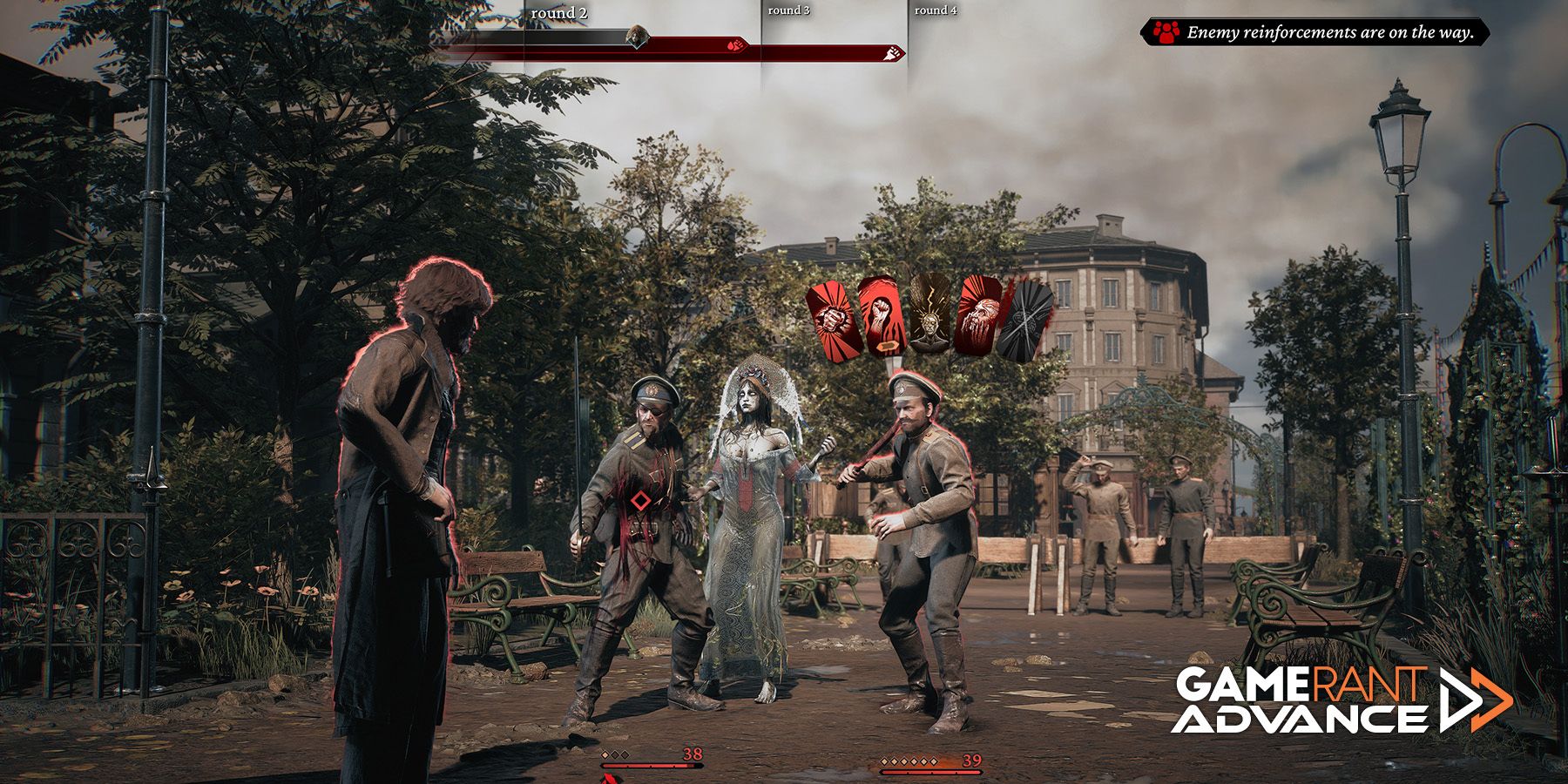Select the punching fist card

(835, 320)
